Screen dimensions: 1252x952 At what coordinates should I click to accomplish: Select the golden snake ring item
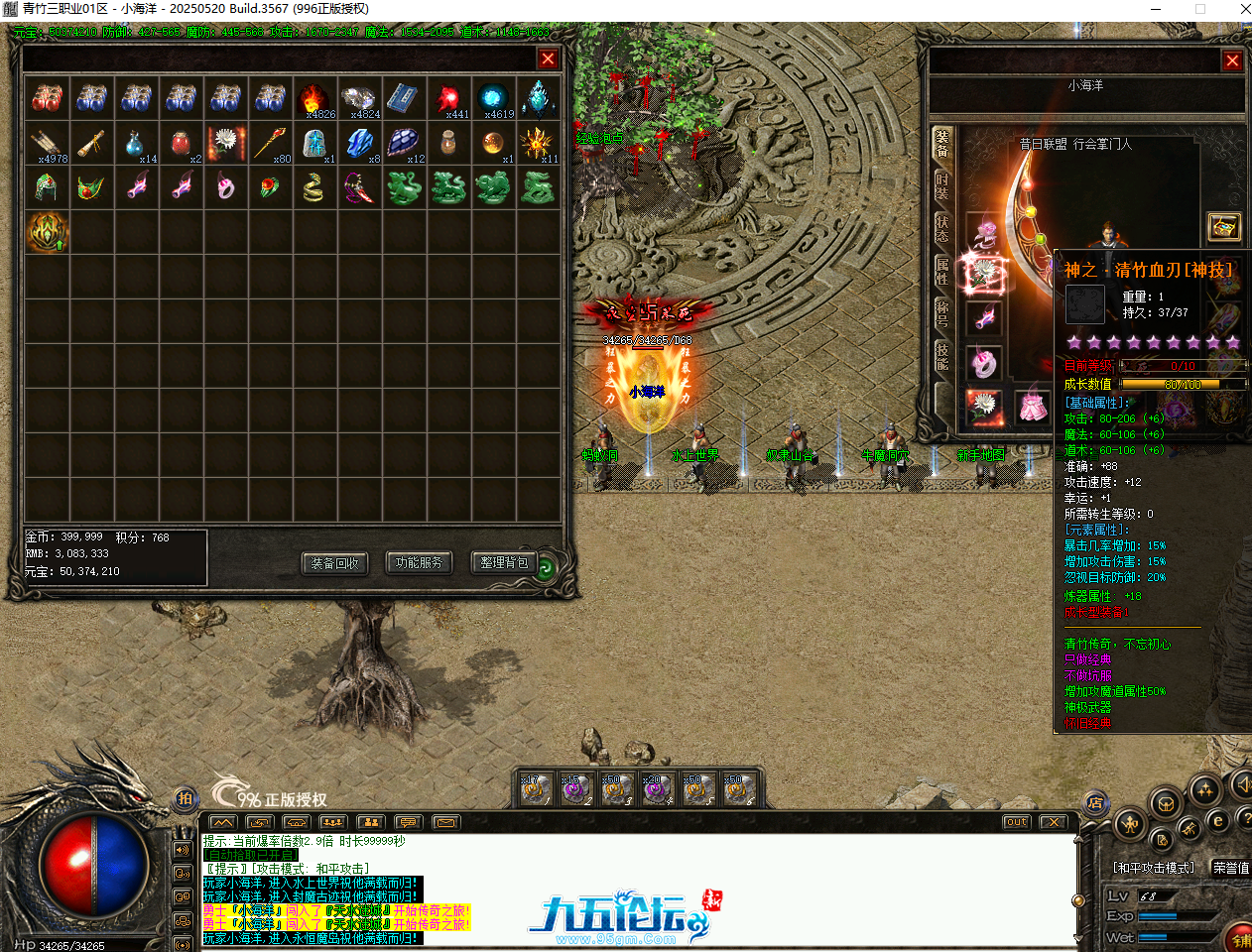314,187
